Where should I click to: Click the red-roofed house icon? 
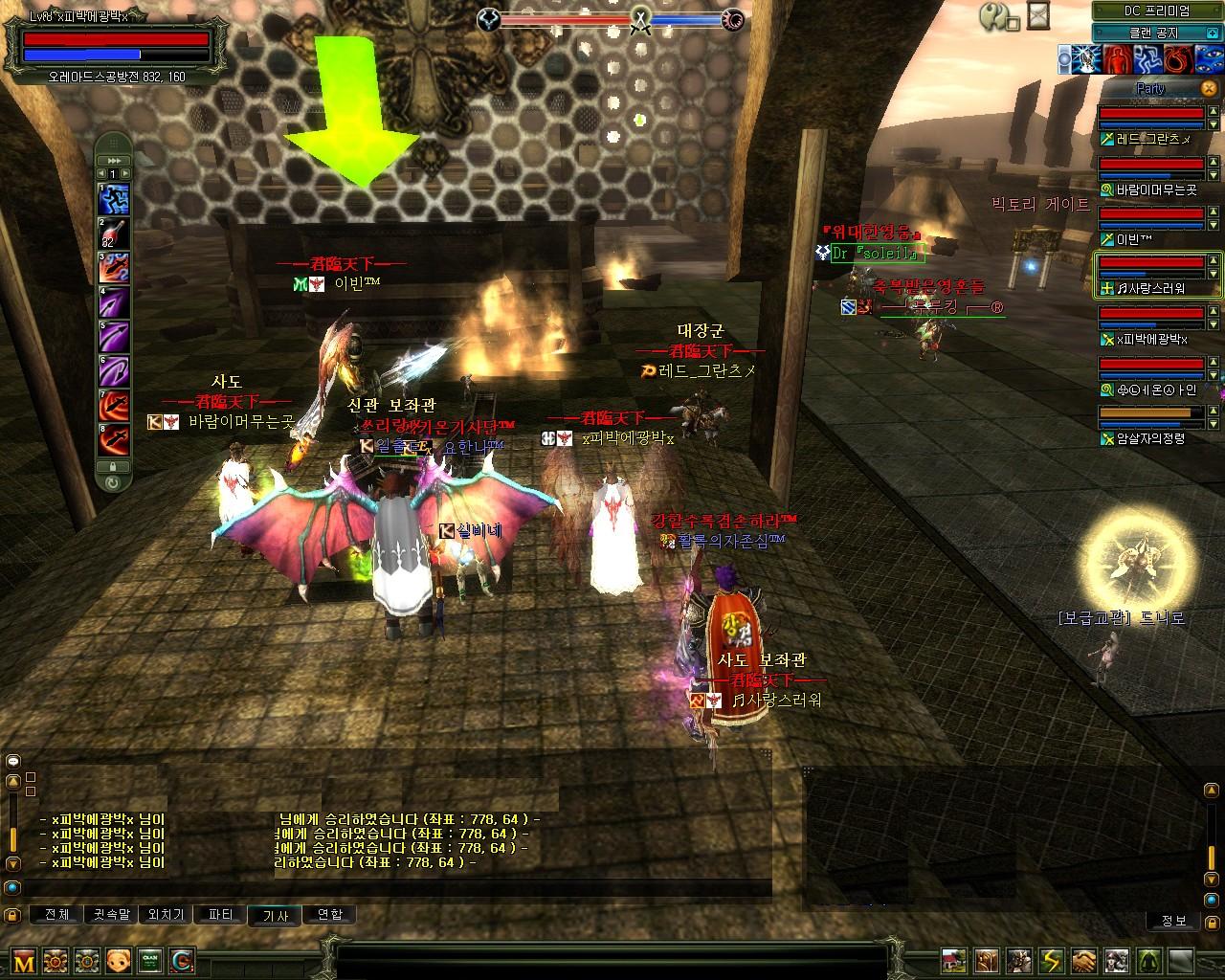(x=953, y=960)
